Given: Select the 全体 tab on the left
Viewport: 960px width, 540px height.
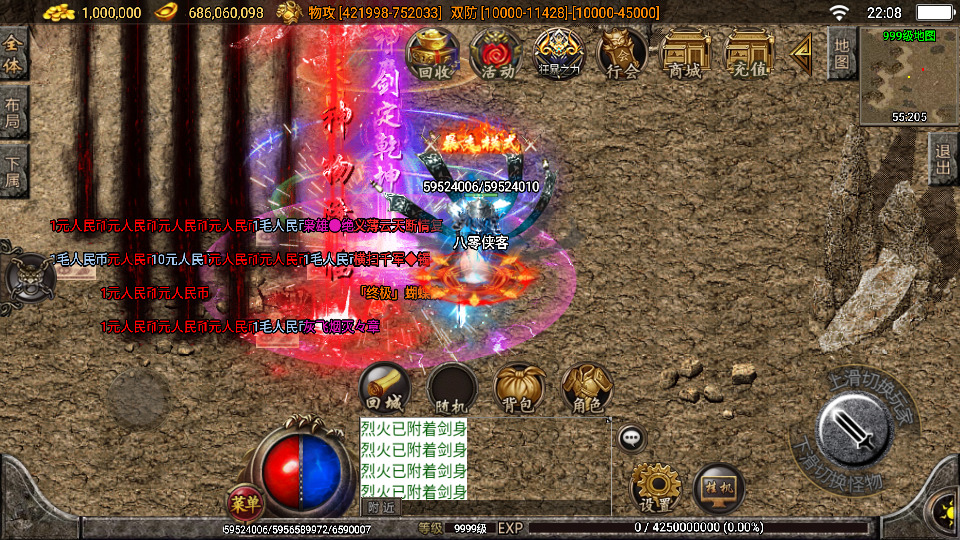Looking at the screenshot, I should 13,53.
